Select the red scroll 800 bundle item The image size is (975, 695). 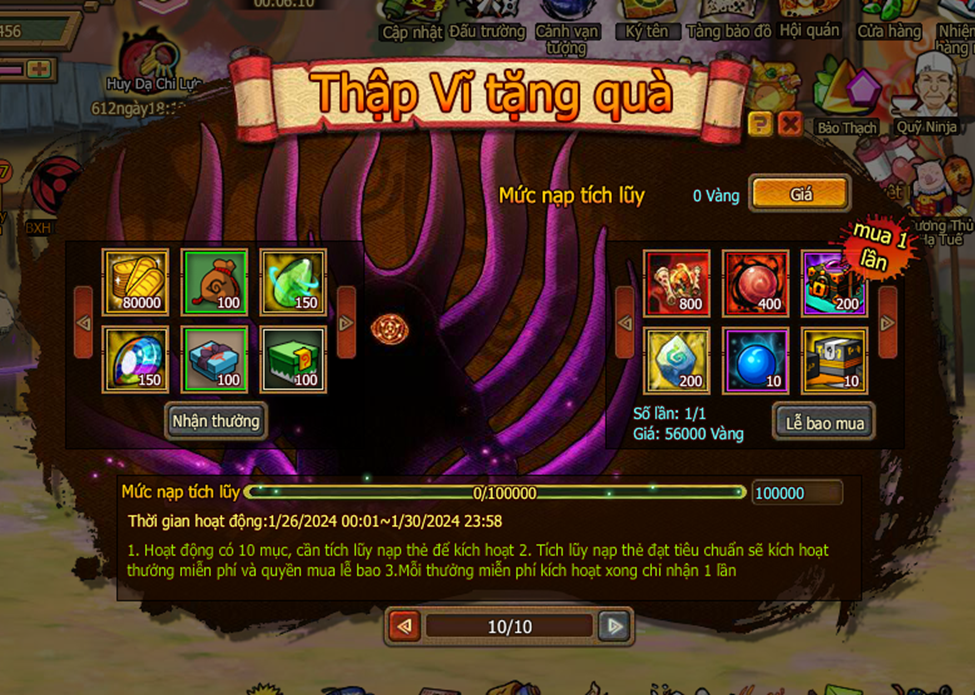[676, 283]
